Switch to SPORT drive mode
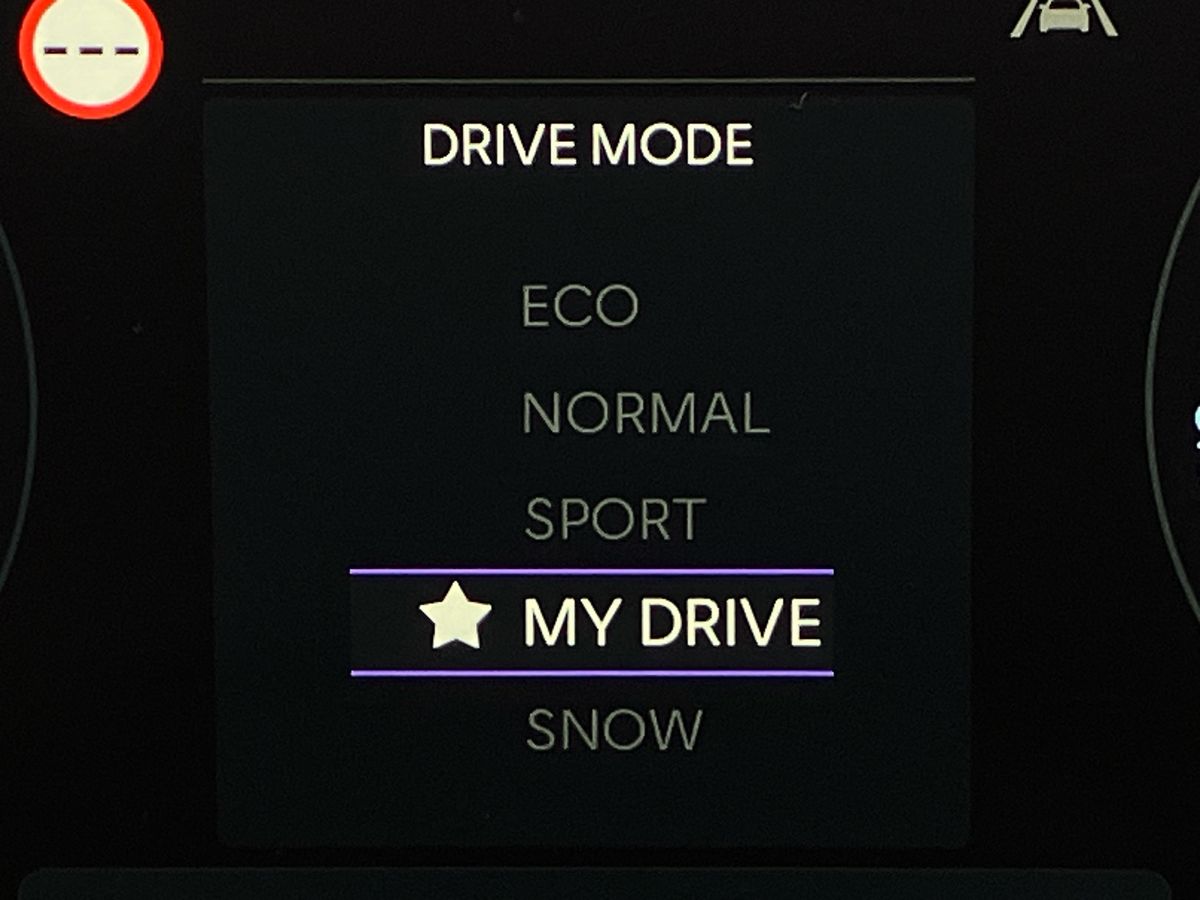Viewport: 1200px width, 900px height. [614, 520]
